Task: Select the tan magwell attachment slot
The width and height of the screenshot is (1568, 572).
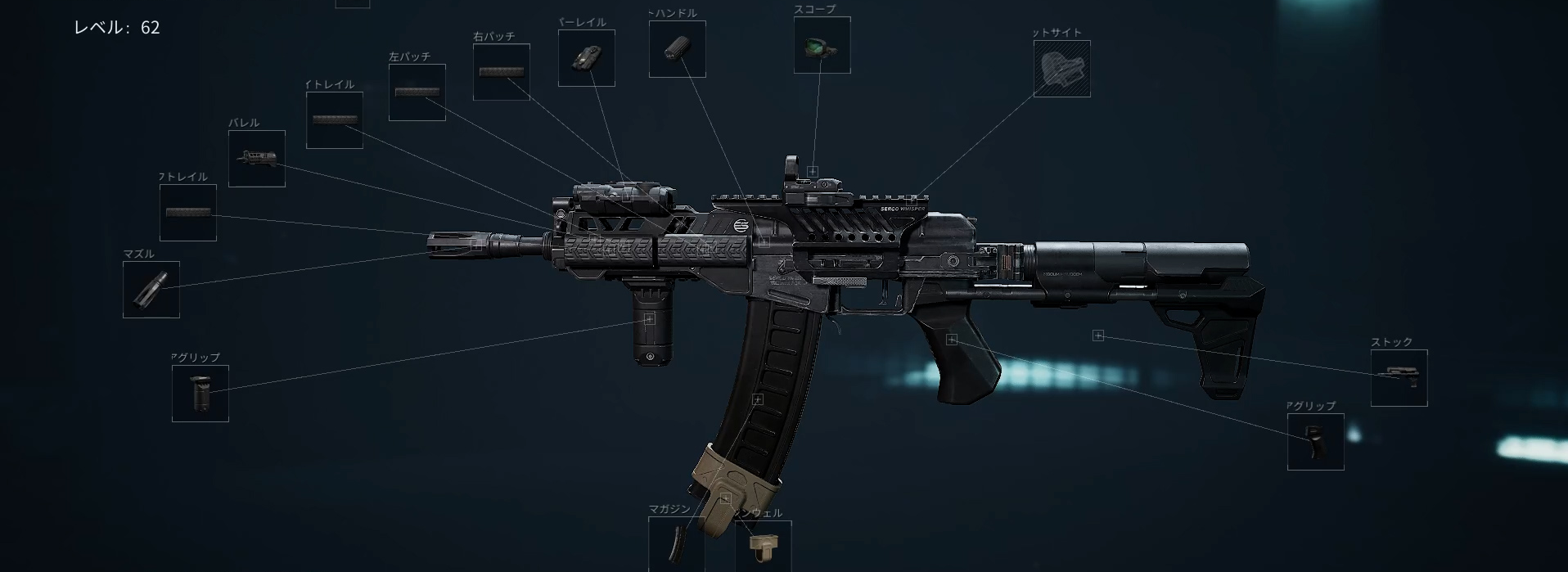Action: tap(764, 547)
